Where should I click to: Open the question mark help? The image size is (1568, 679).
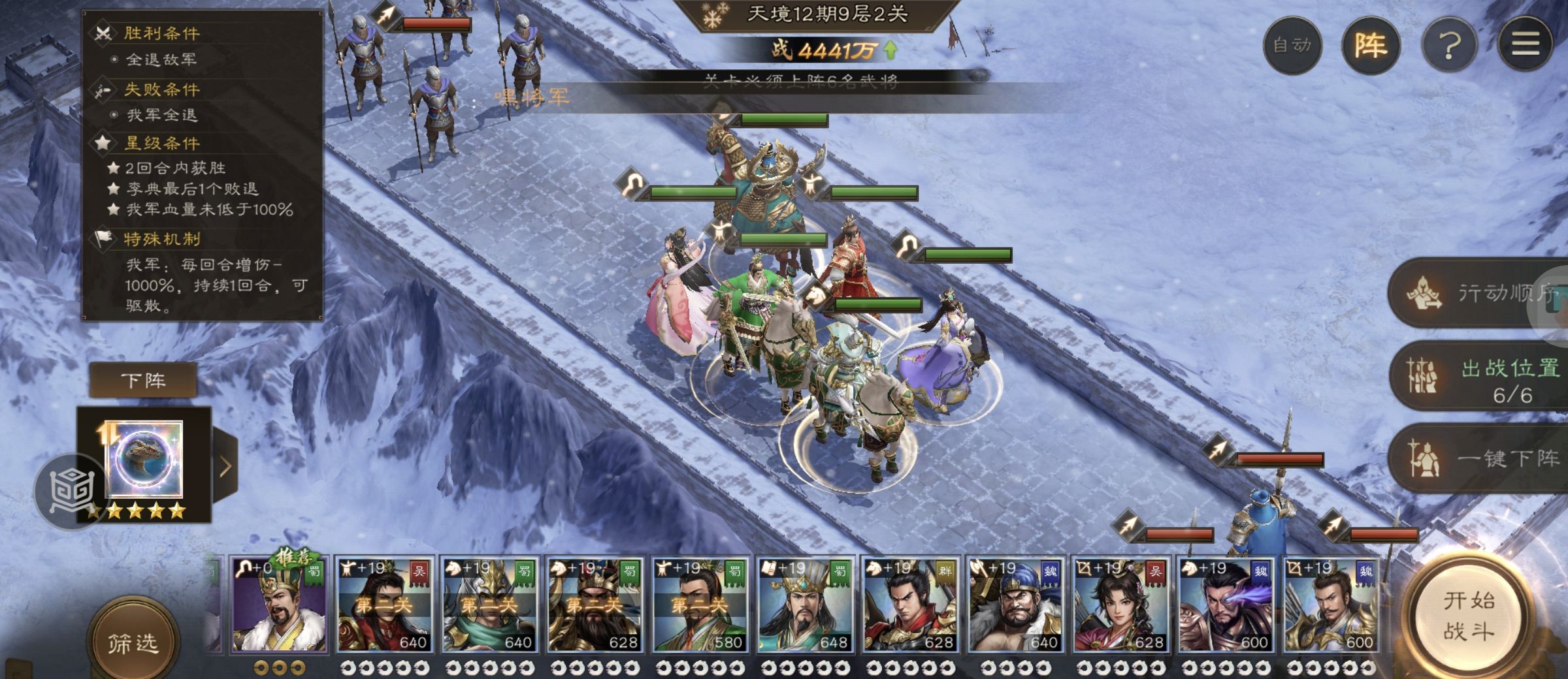[x=1450, y=45]
